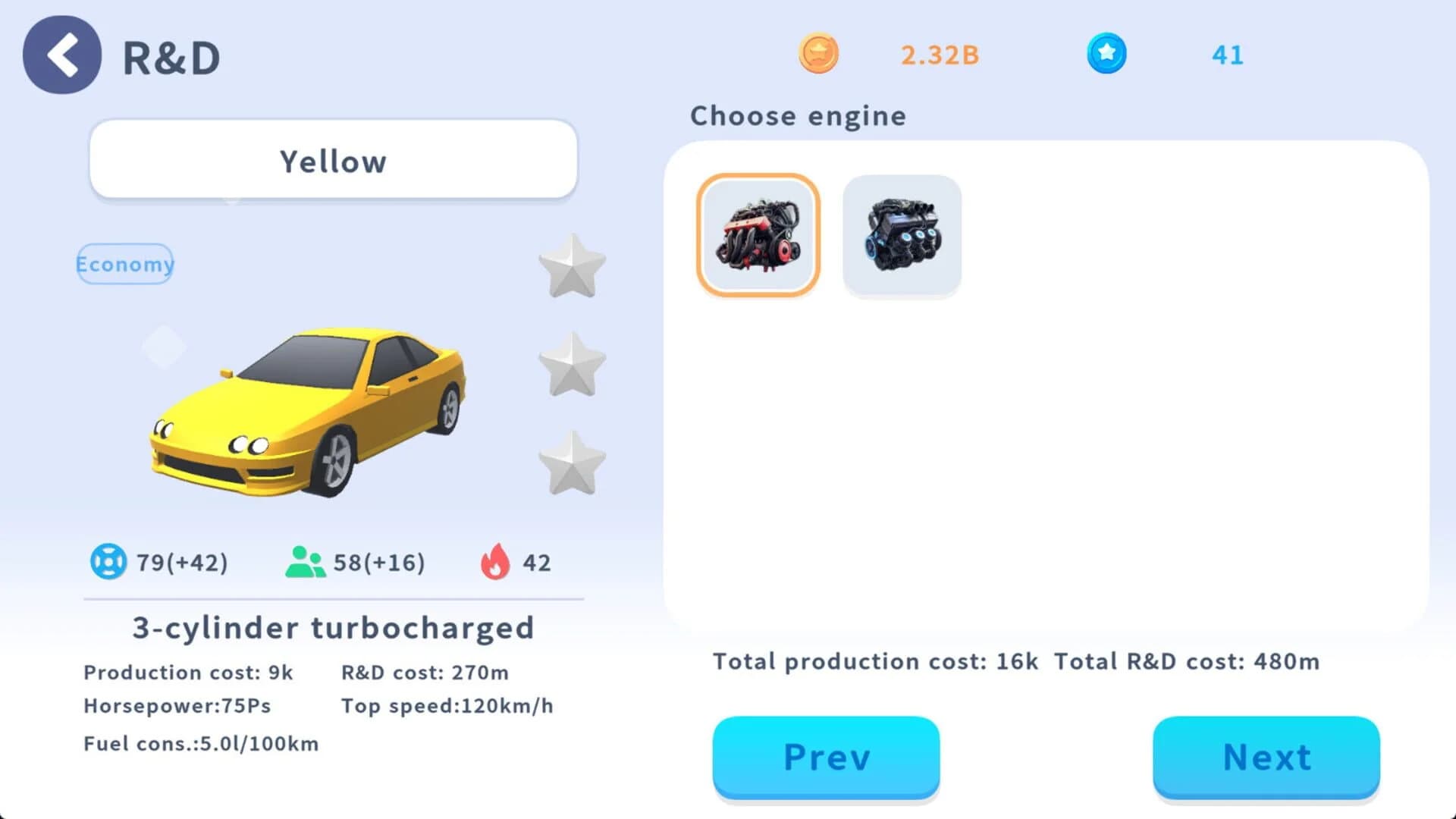The image size is (1456, 819).
Task: Click the Choose engine heading
Action: click(798, 115)
